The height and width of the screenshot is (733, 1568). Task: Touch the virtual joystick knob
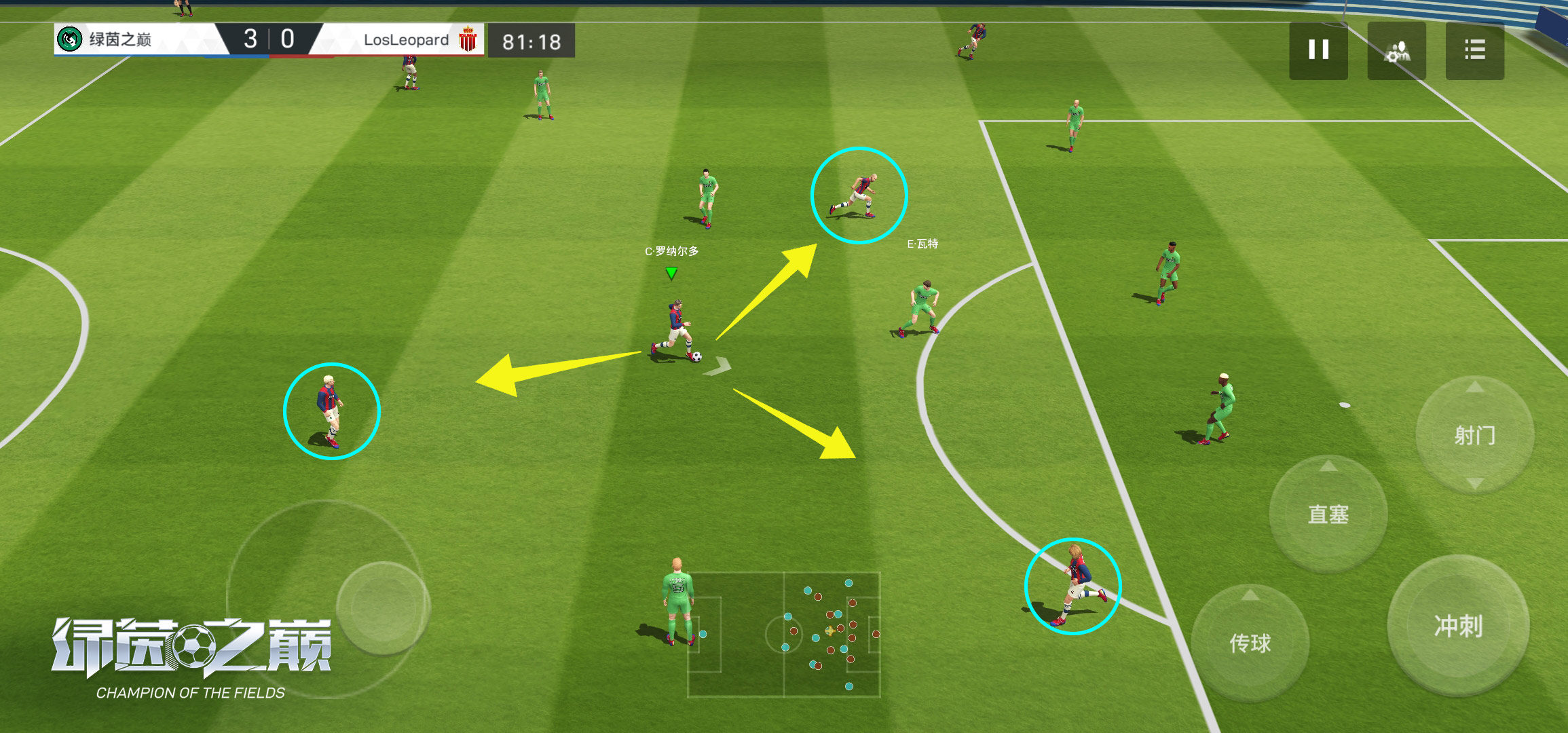pyautogui.click(x=383, y=607)
